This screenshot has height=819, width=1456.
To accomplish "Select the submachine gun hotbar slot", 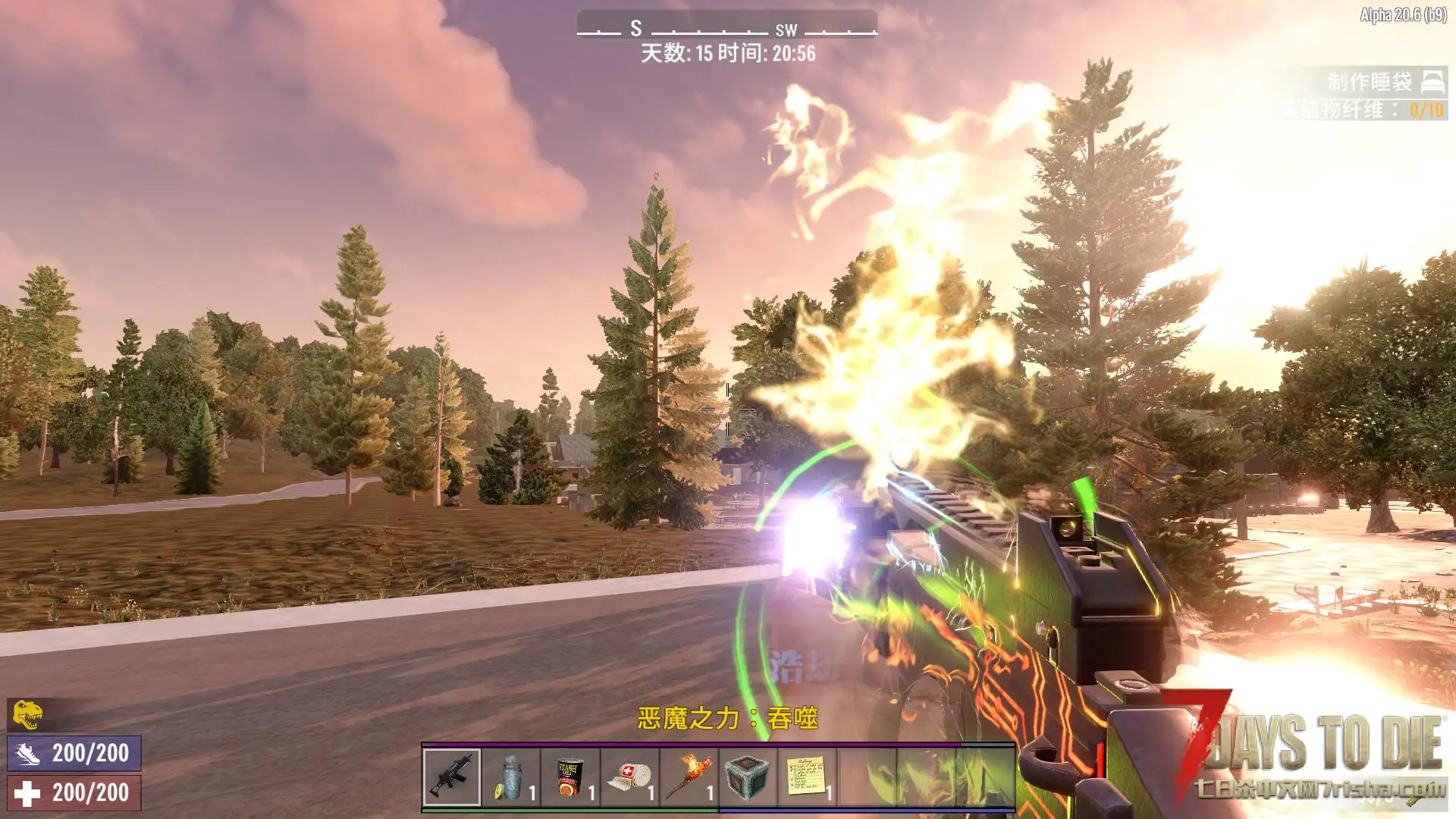I will point(452,777).
